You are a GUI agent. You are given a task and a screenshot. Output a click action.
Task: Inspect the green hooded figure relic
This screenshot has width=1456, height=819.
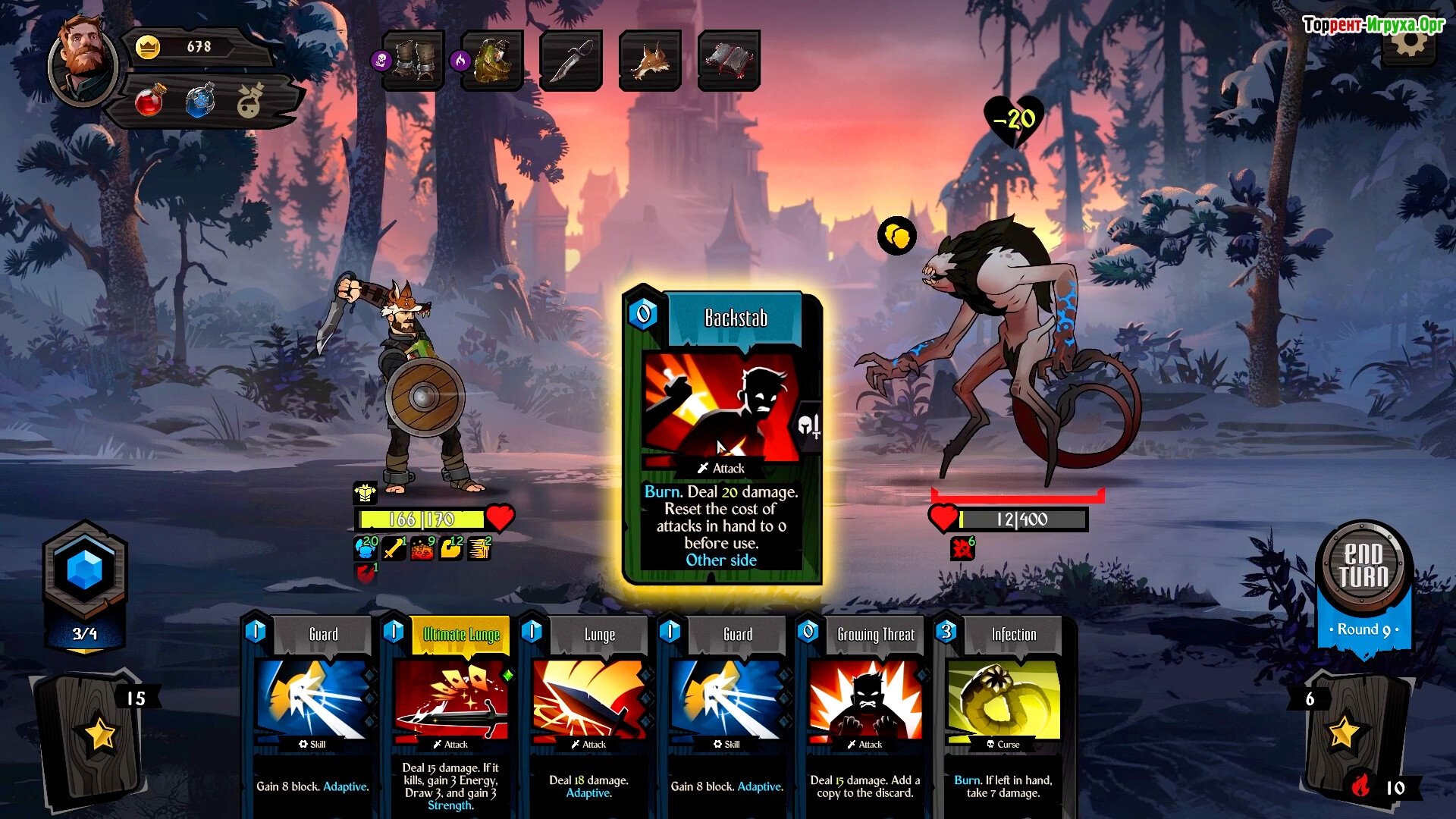click(493, 61)
